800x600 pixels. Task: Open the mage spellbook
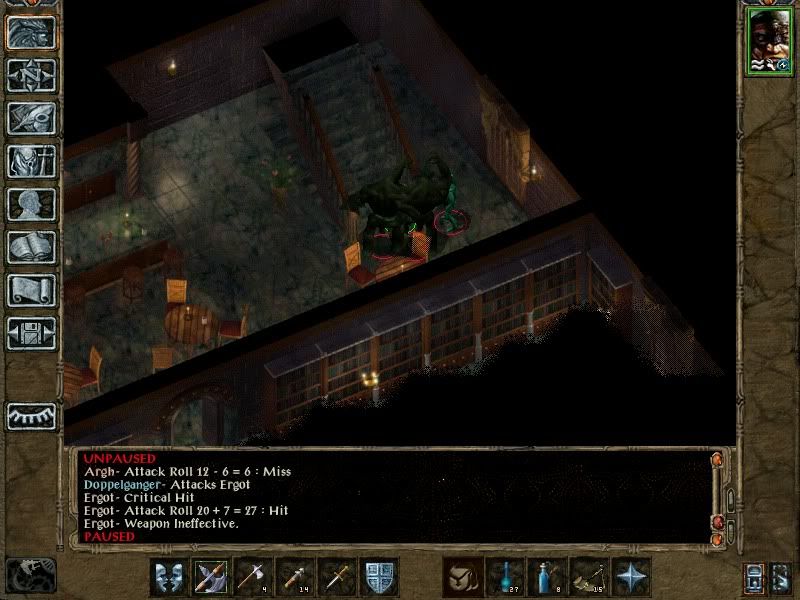tap(31, 247)
